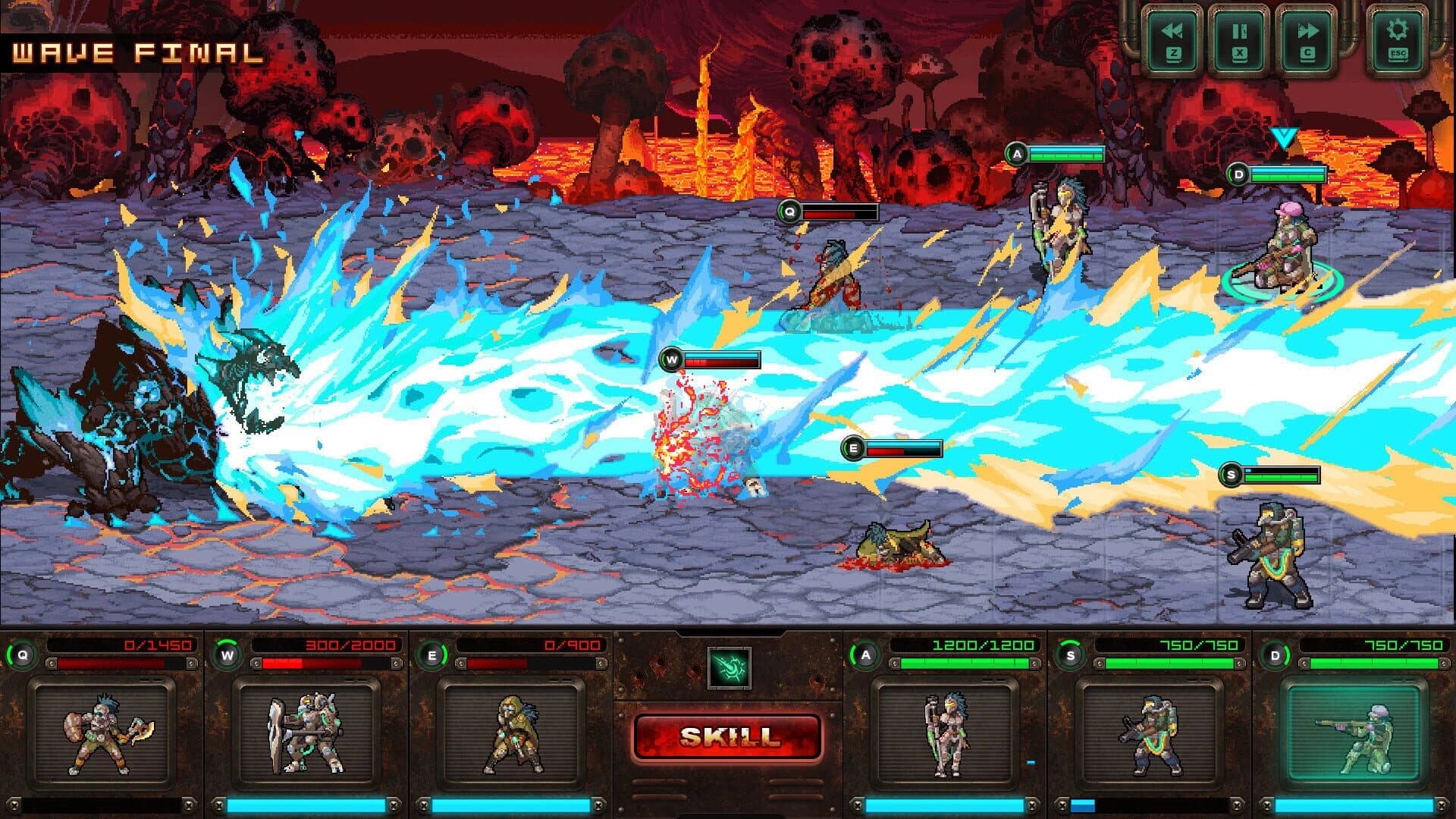This screenshot has width=1456, height=819.
Task: Click the cyan arrow indicator above the sniper unit
Action: 1283,136
